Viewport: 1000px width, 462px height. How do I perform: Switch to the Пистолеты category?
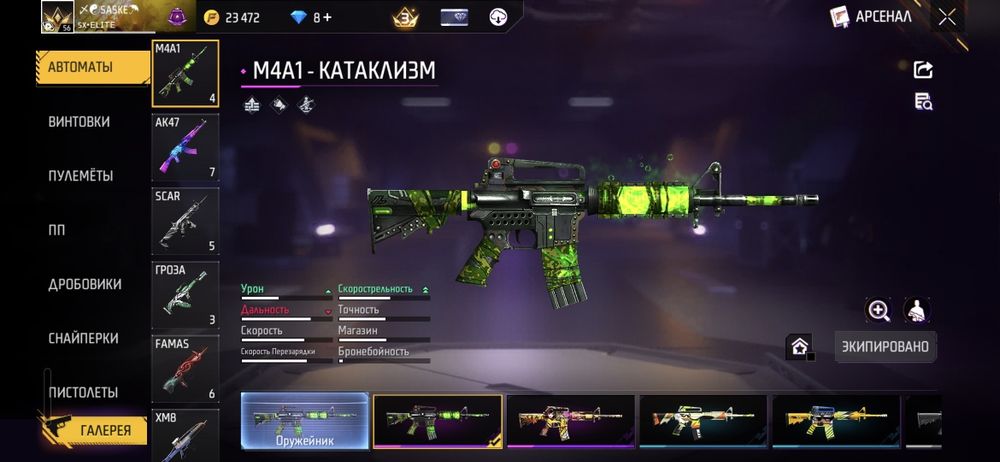(83, 392)
